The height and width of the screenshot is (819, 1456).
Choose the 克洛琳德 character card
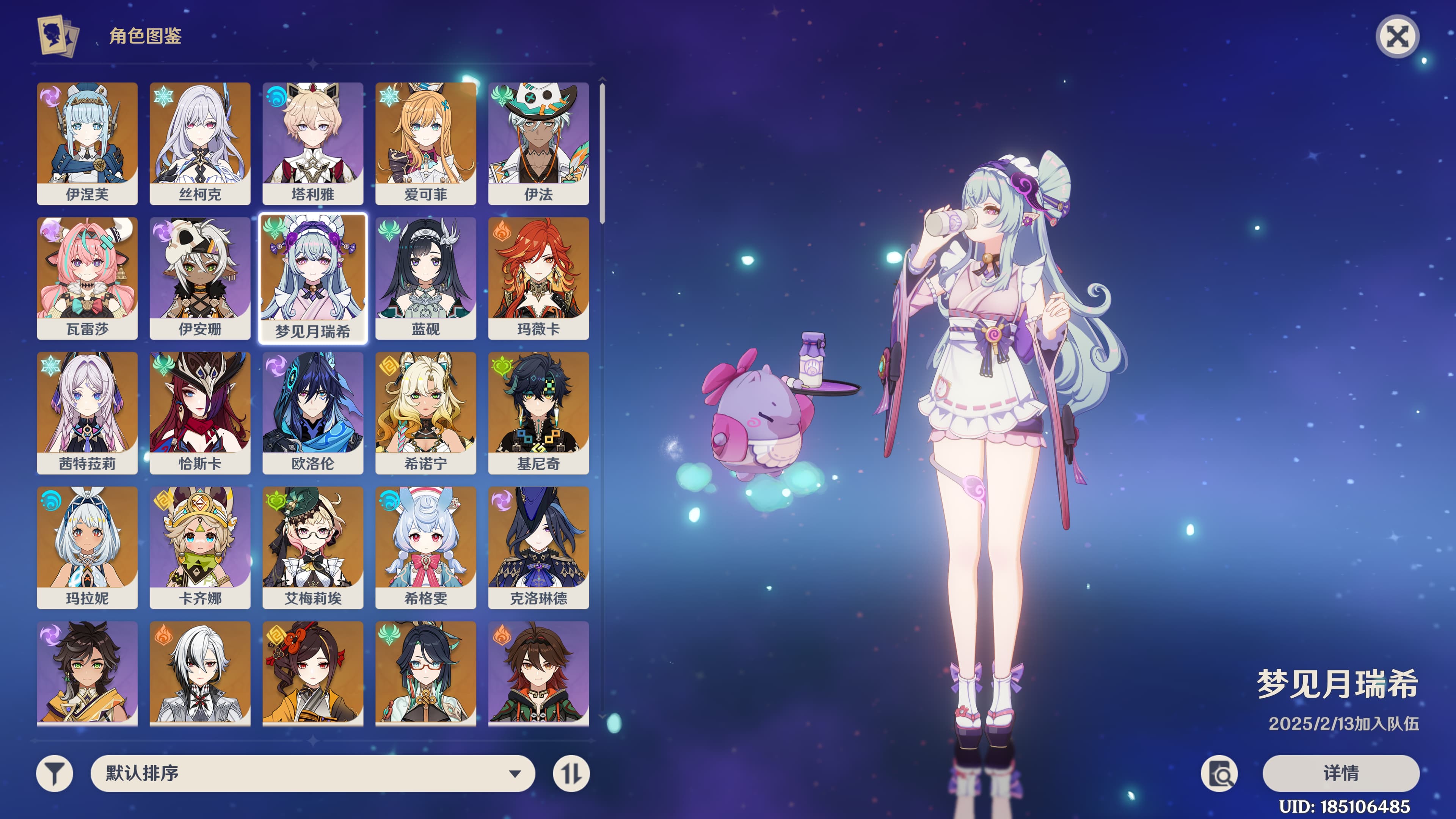pyautogui.click(x=538, y=547)
